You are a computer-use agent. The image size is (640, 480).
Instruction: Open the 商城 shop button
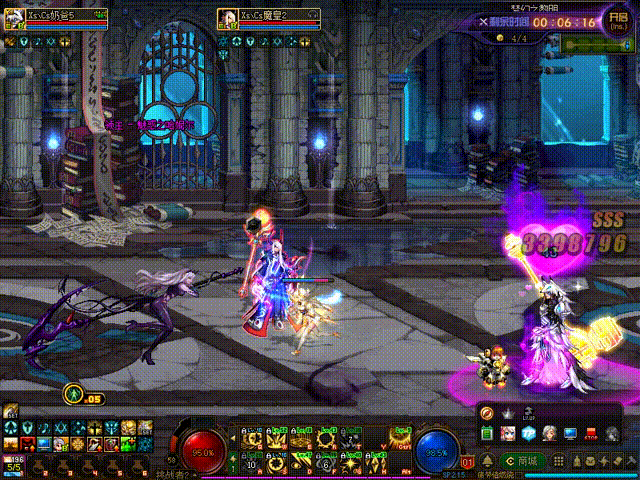tap(521, 460)
